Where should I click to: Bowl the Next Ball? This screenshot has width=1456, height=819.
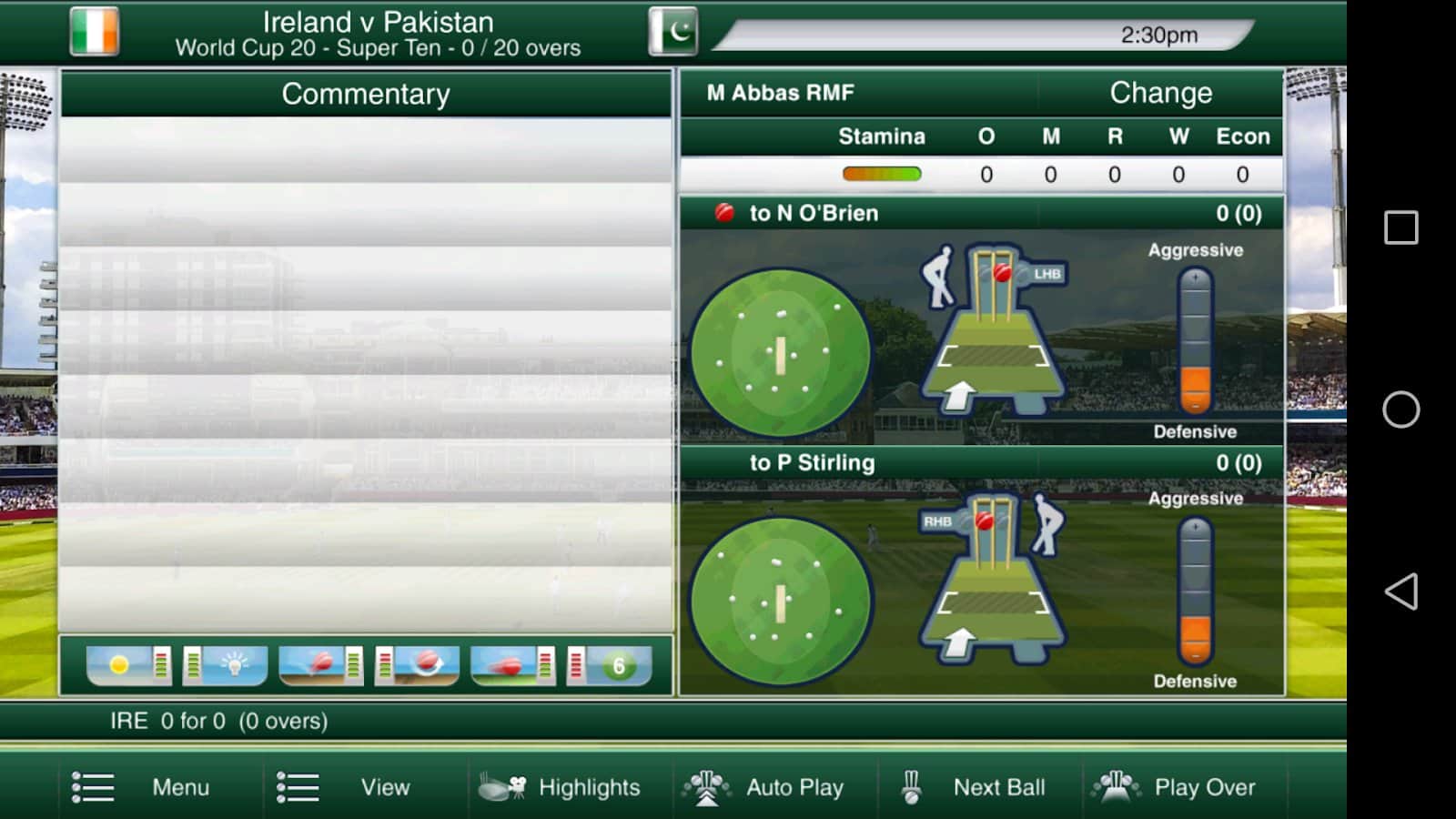973,787
